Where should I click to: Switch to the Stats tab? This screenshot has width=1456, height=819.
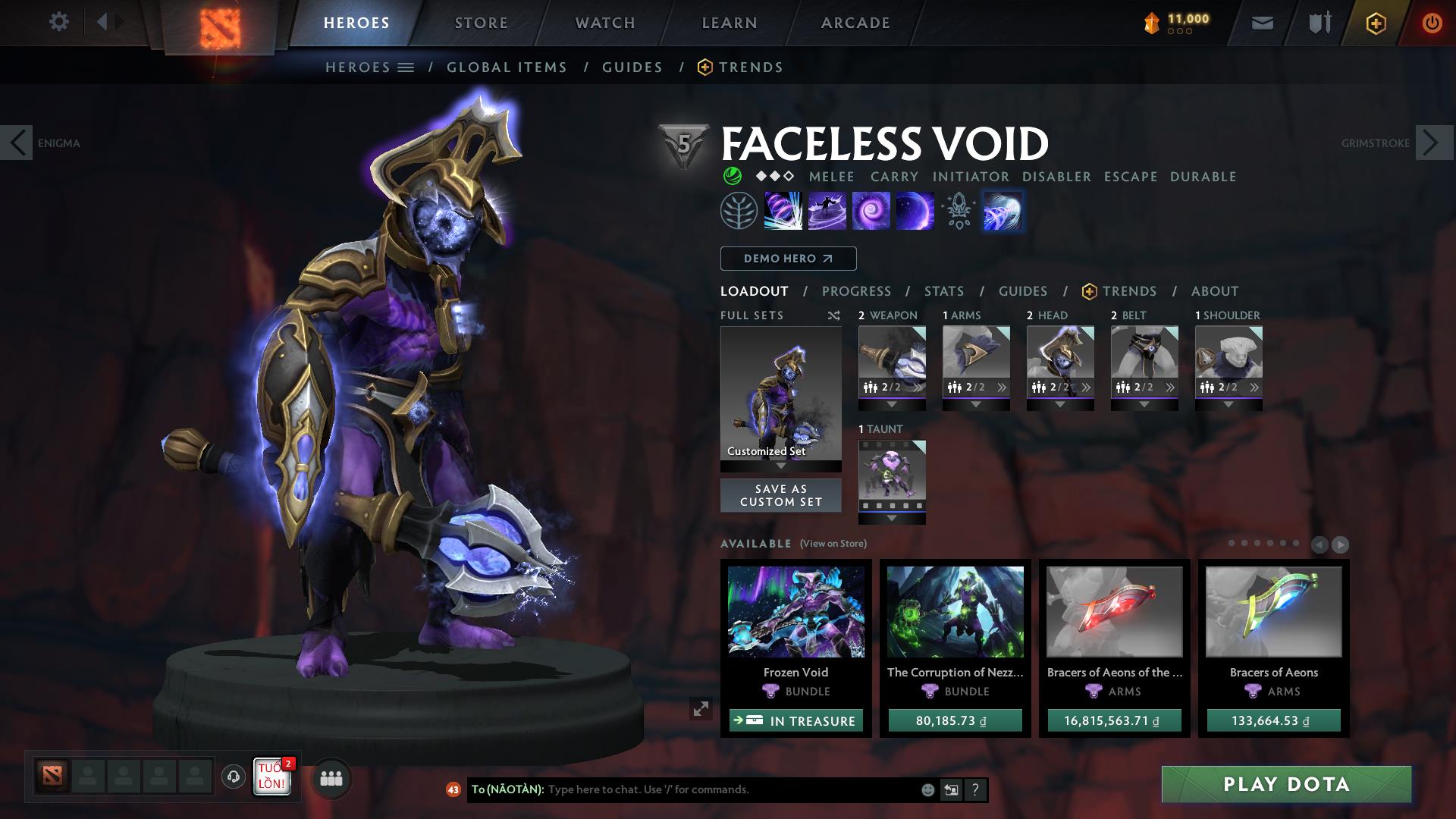pyautogui.click(x=943, y=291)
